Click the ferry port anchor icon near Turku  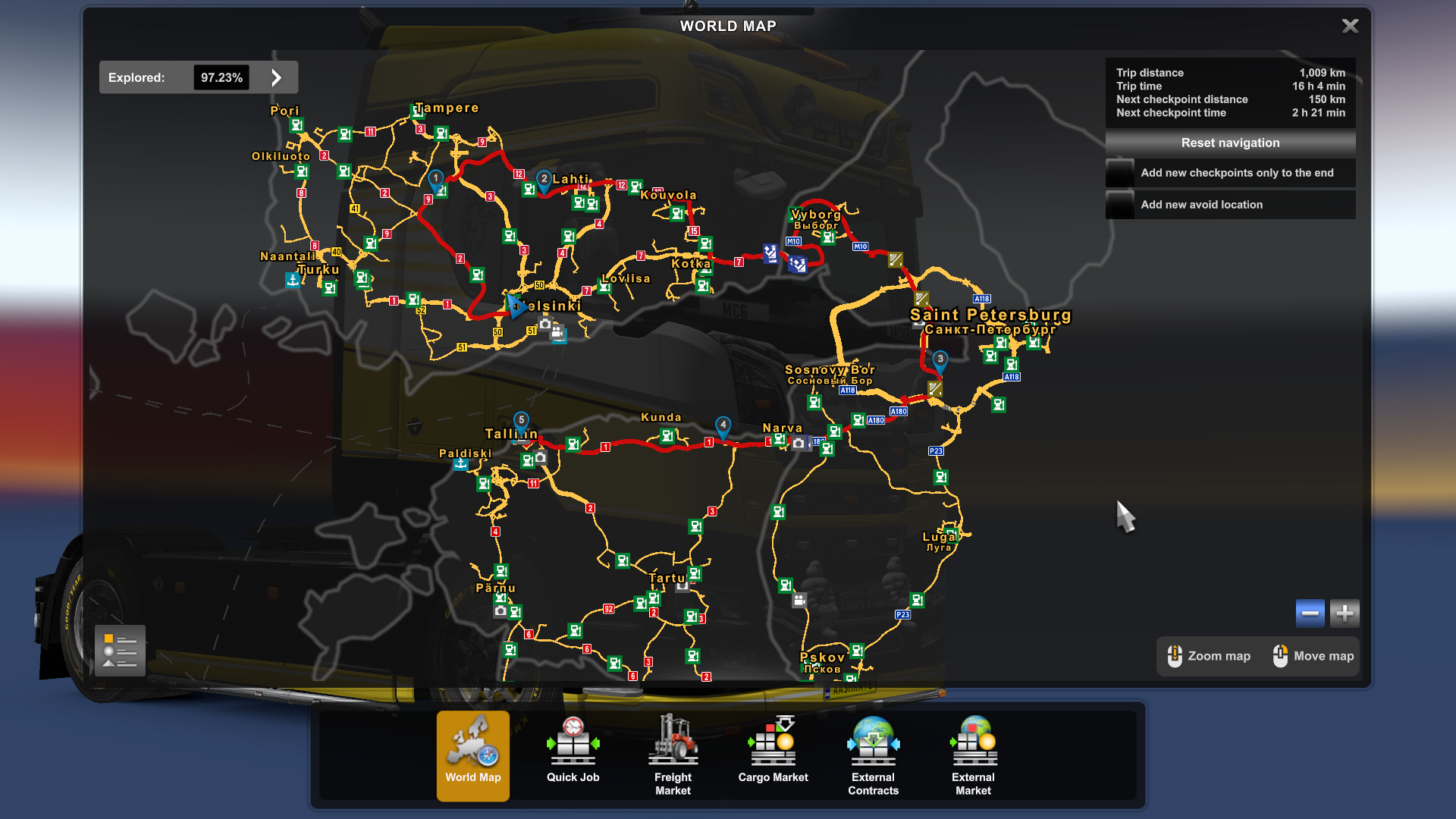tap(294, 279)
